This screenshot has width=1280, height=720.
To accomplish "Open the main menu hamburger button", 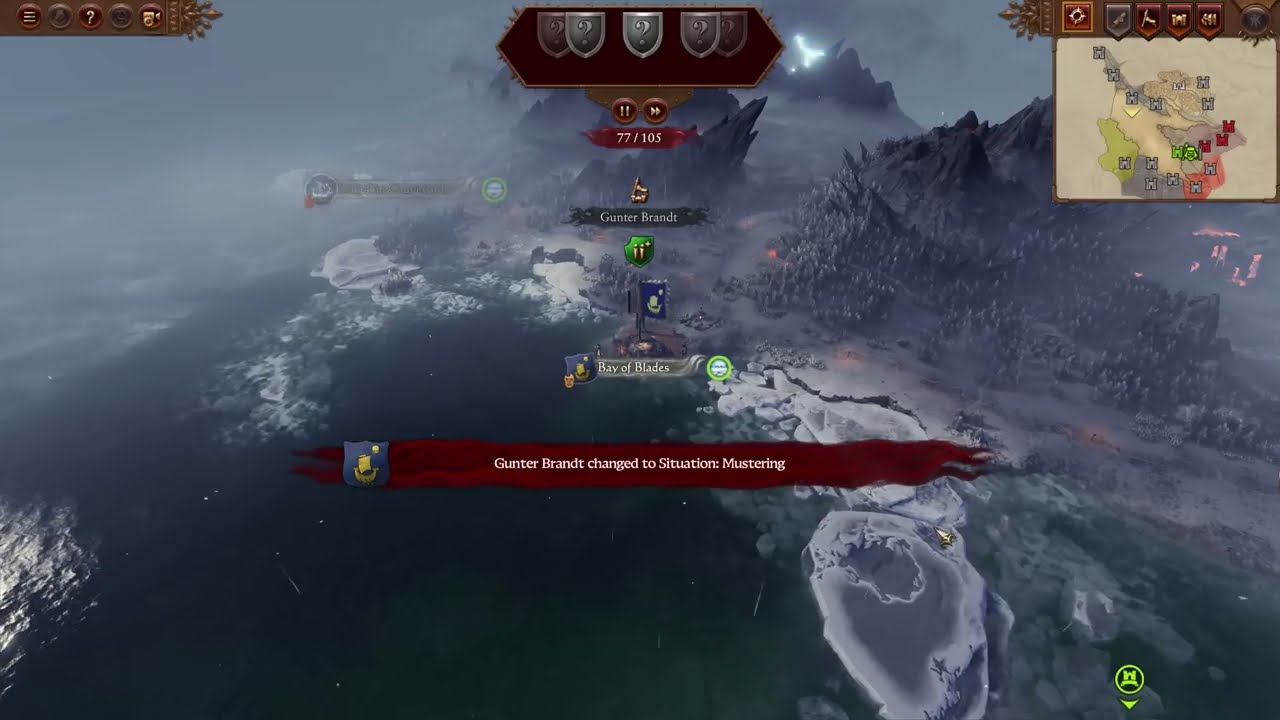I will (x=30, y=17).
